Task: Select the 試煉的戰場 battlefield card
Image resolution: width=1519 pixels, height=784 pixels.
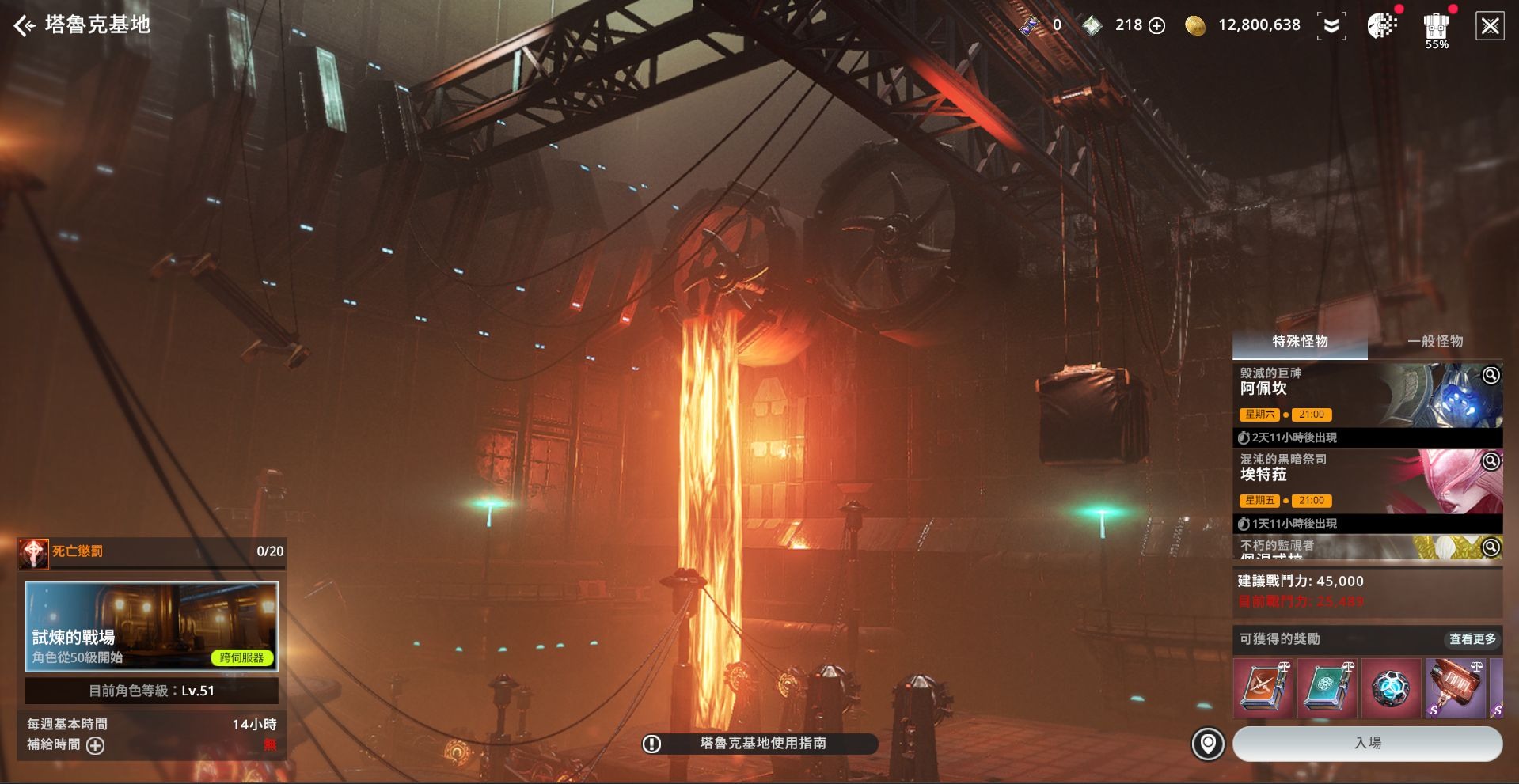Action: tap(152, 627)
